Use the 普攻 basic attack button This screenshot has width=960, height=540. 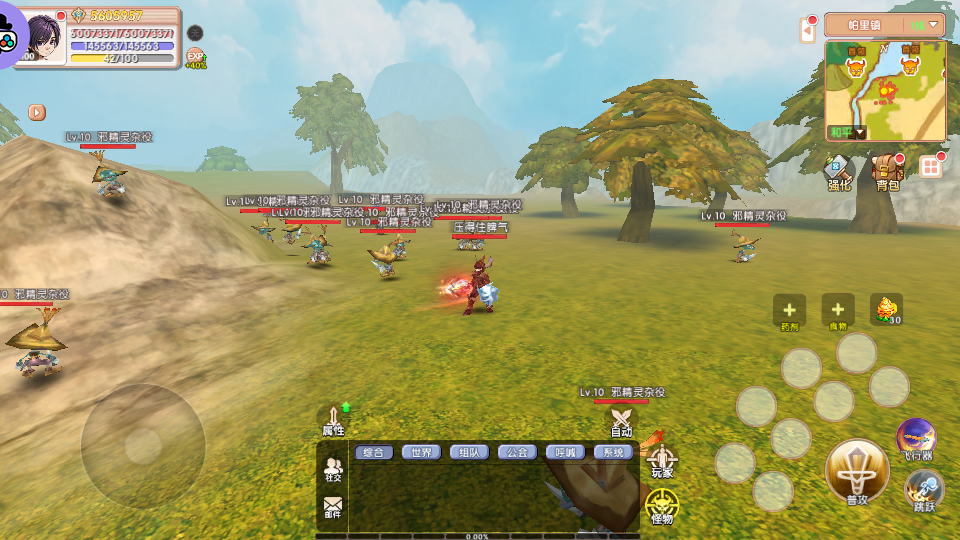tap(857, 472)
